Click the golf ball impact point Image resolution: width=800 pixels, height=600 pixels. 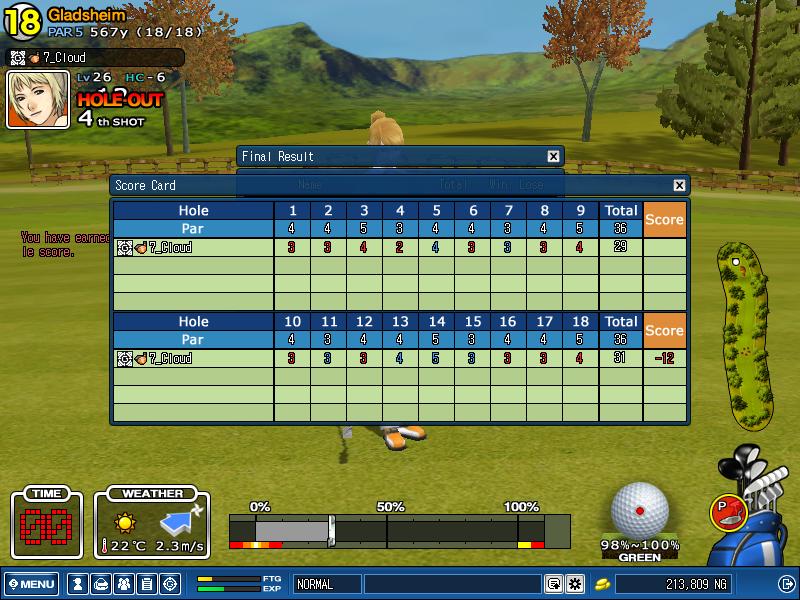point(640,510)
